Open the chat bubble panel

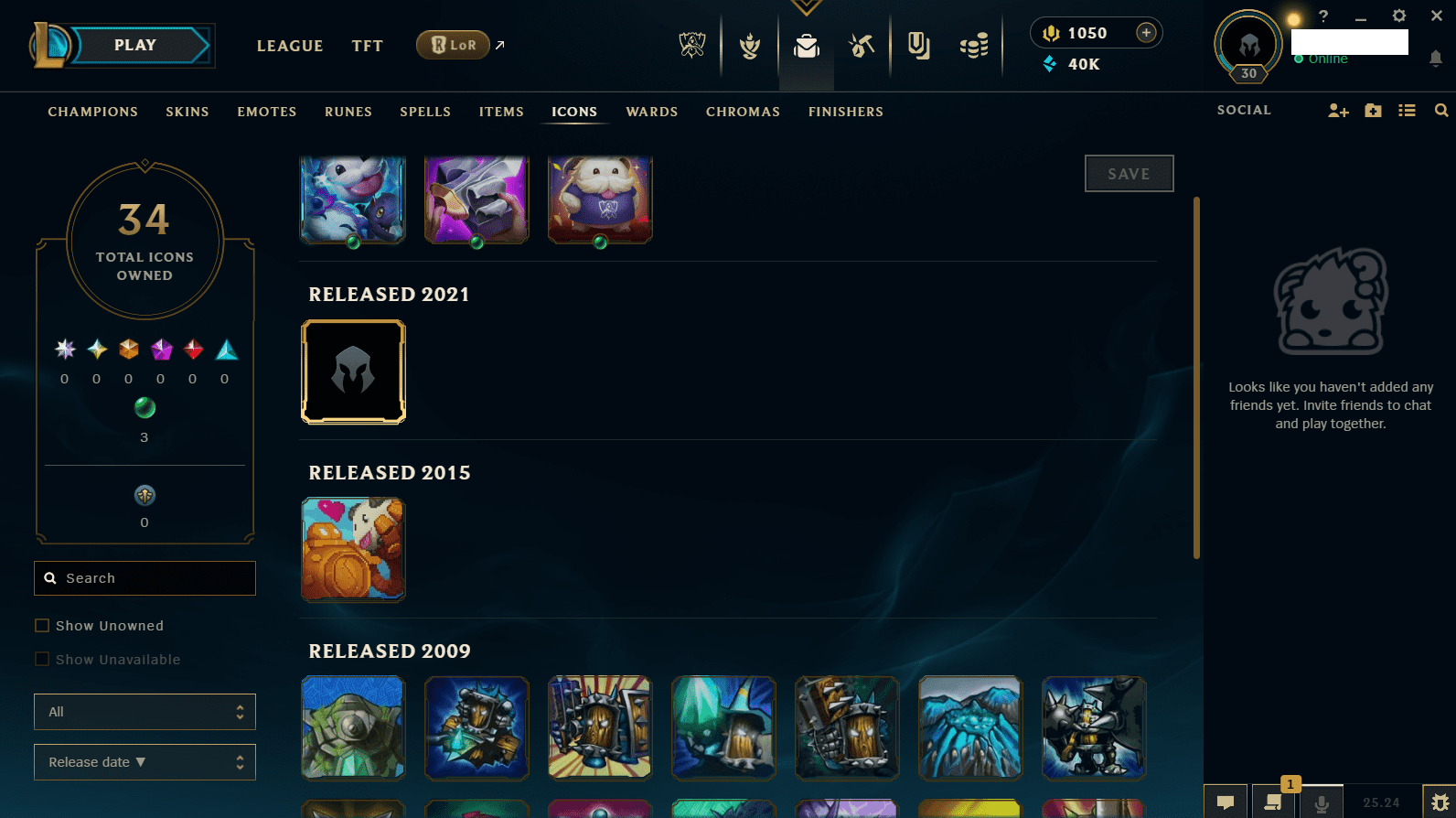pyautogui.click(x=1226, y=802)
